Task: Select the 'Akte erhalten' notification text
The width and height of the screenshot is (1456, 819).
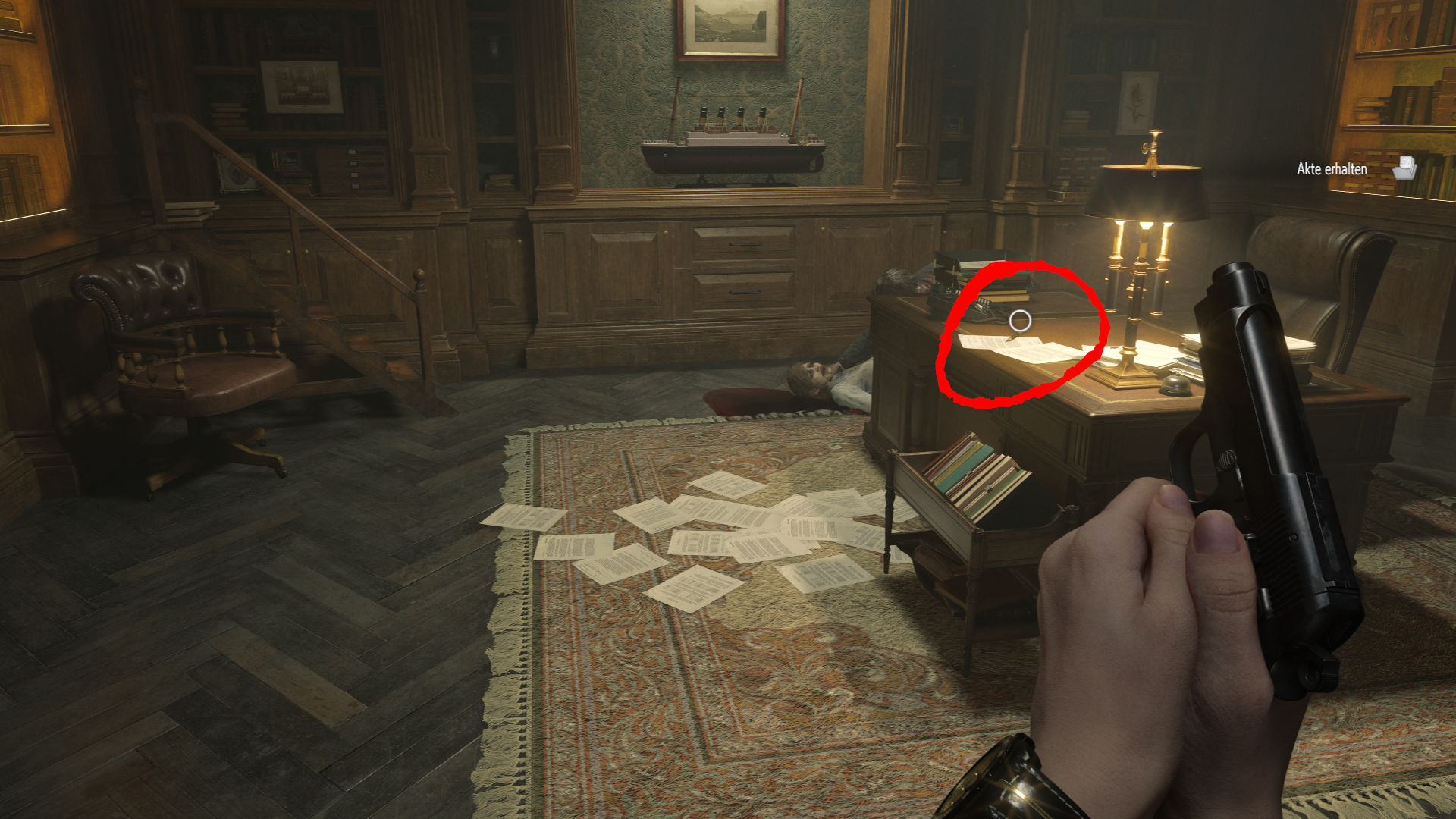Action: (x=1331, y=169)
